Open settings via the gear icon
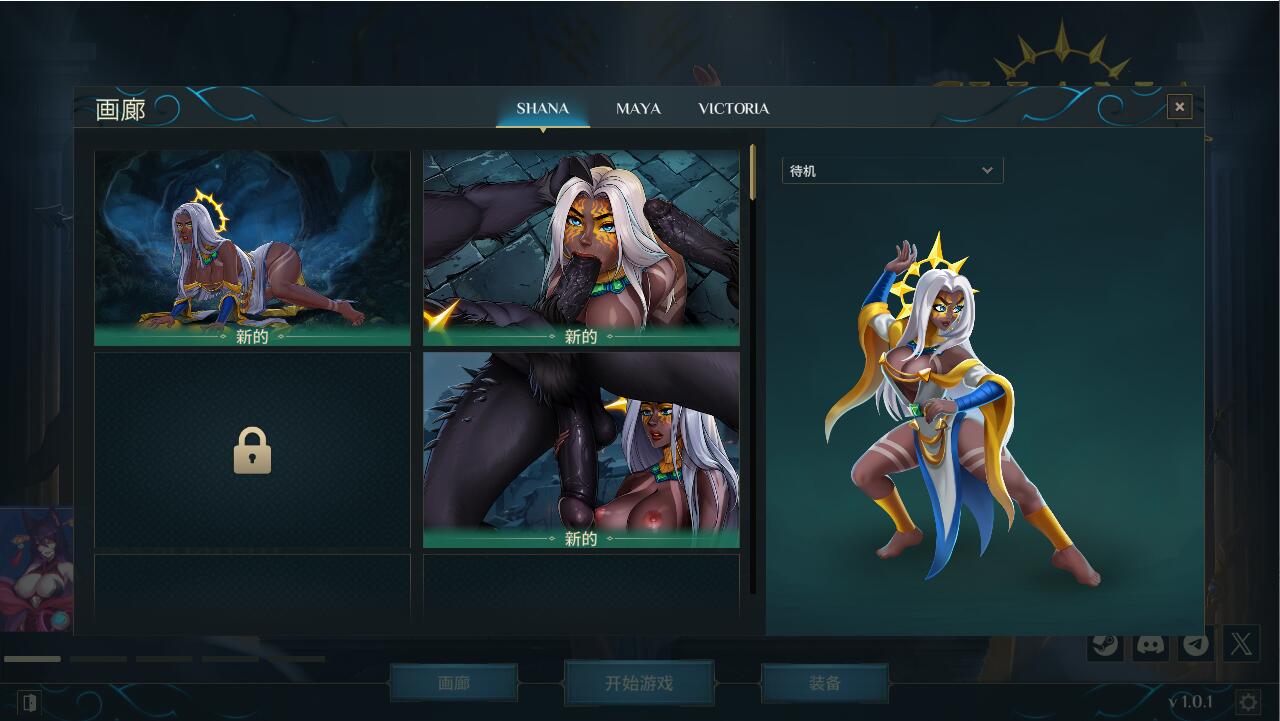Viewport: 1280px width, 721px height. pyautogui.click(x=1248, y=702)
